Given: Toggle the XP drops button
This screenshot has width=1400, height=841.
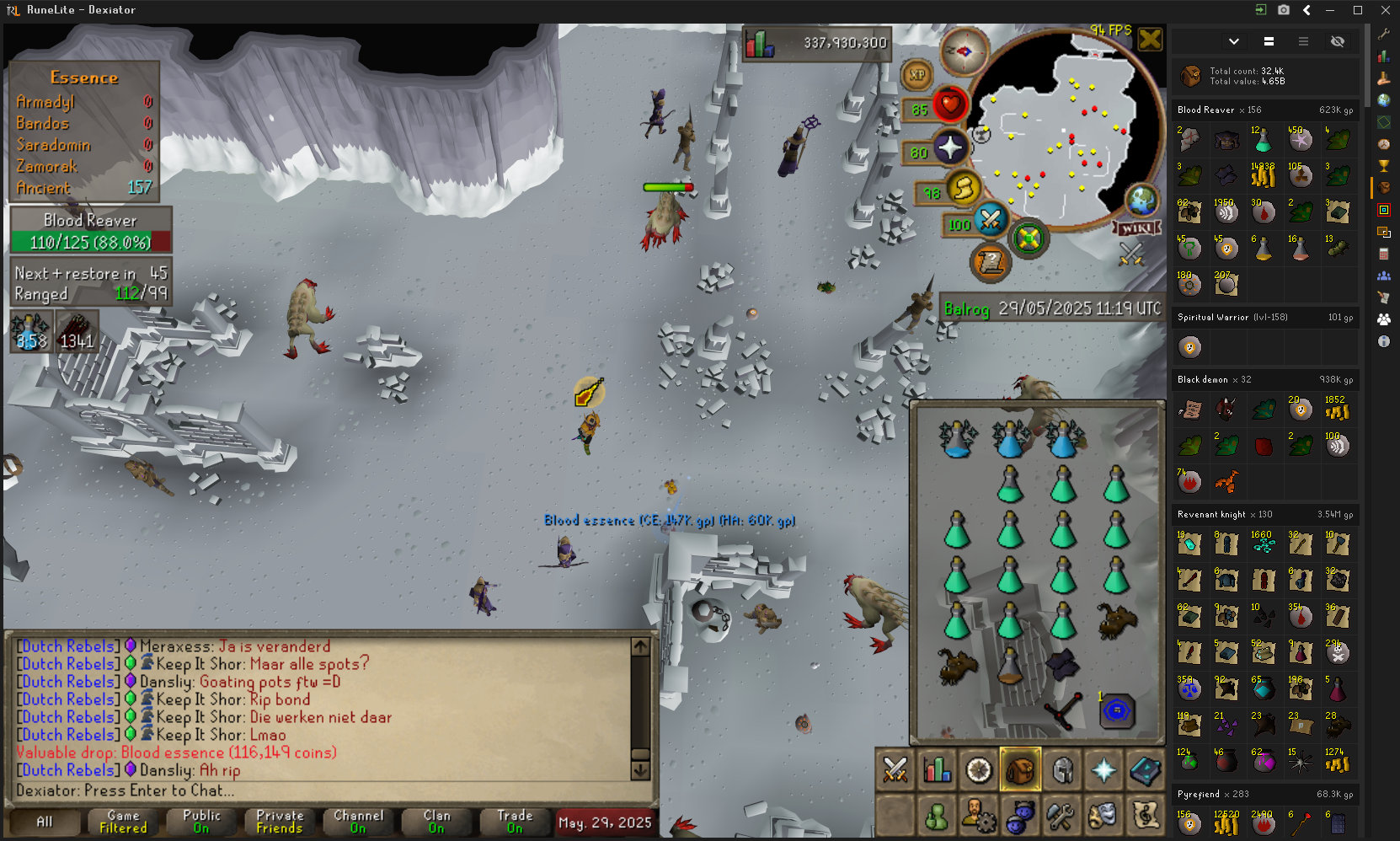Looking at the screenshot, I should coord(917,75).
